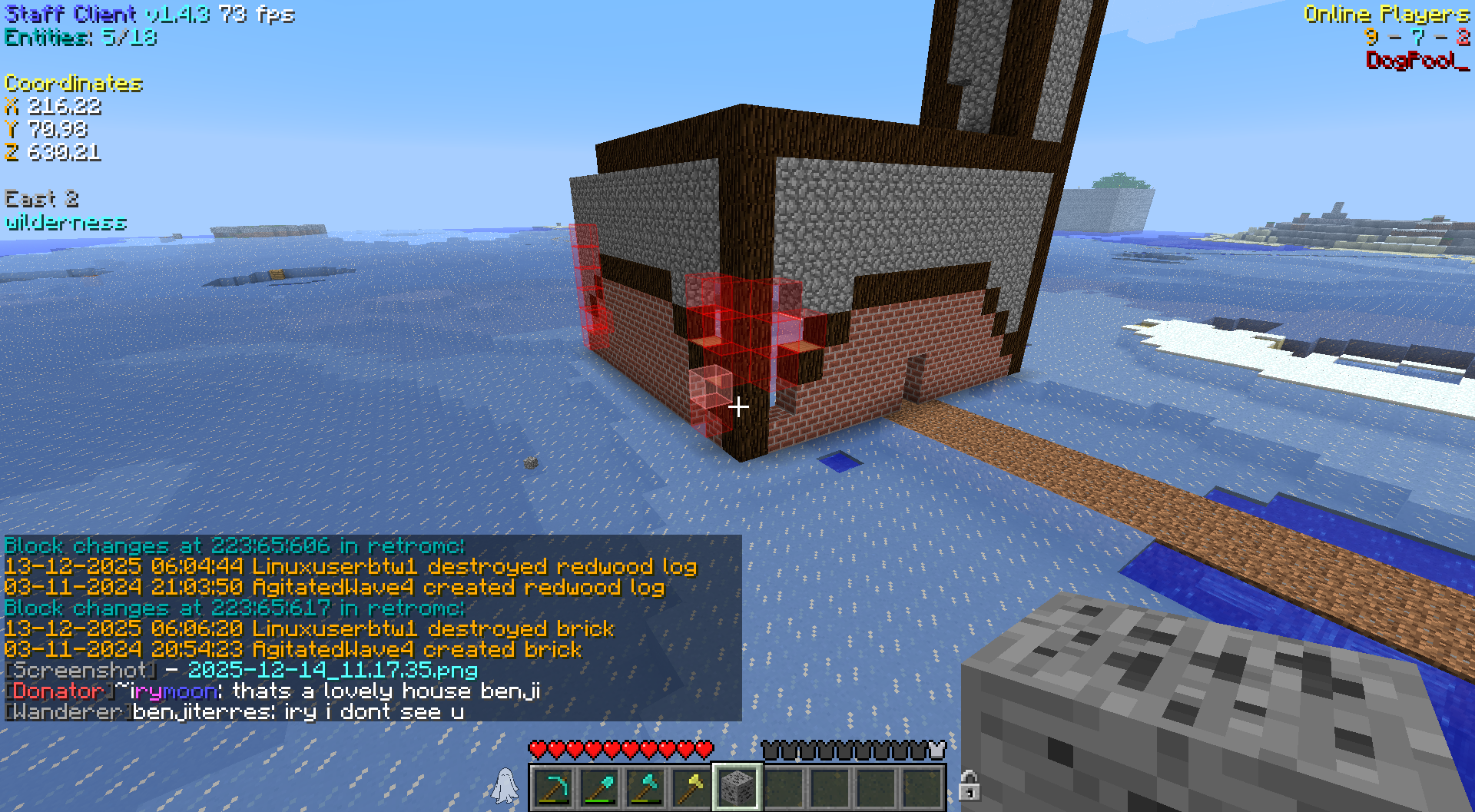Open the screenshot file link in chat
This screenshot has height=812, width=1475.
[x=332, y=671]
